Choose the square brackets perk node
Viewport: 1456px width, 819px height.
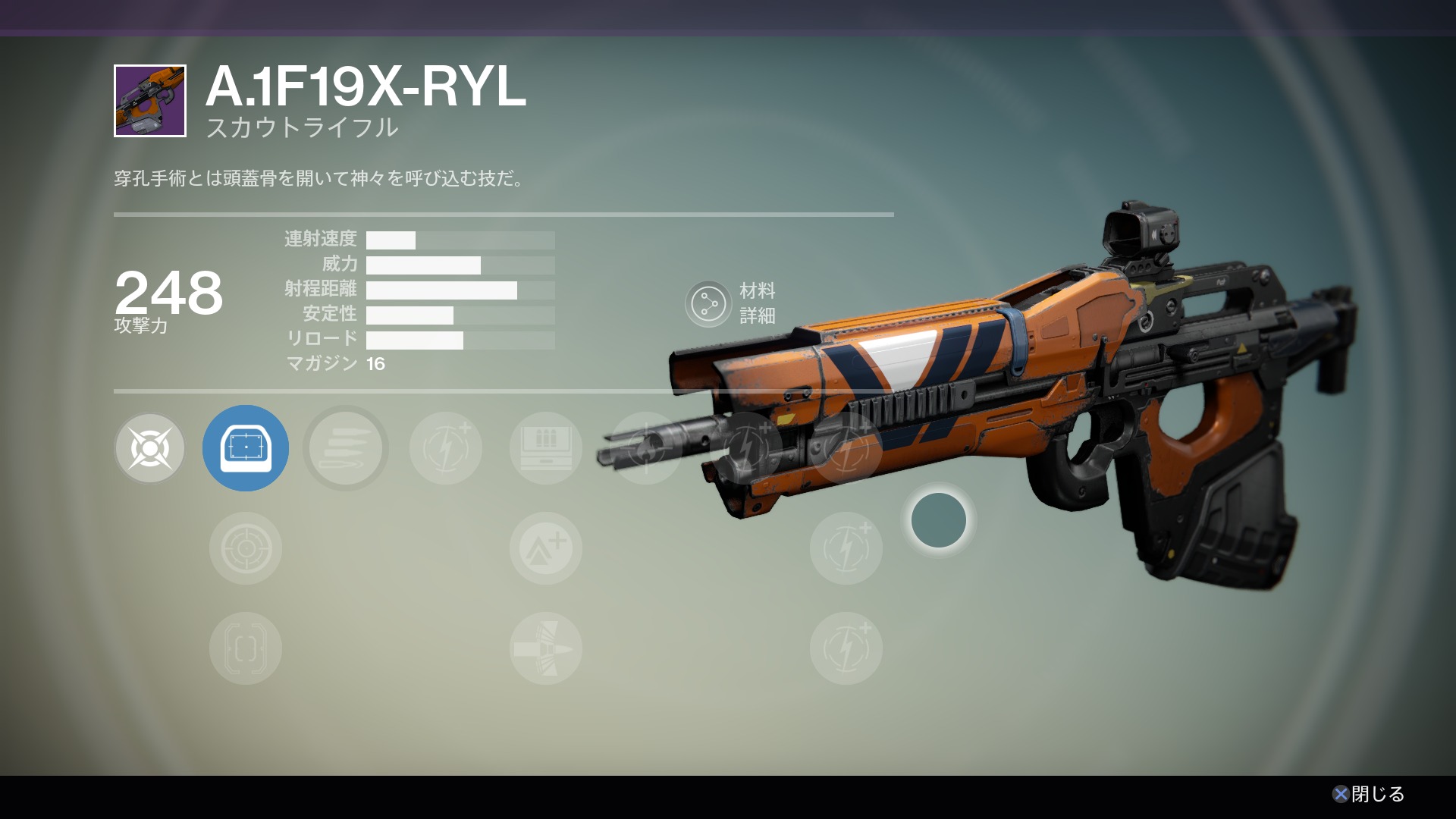click(246, 648)
